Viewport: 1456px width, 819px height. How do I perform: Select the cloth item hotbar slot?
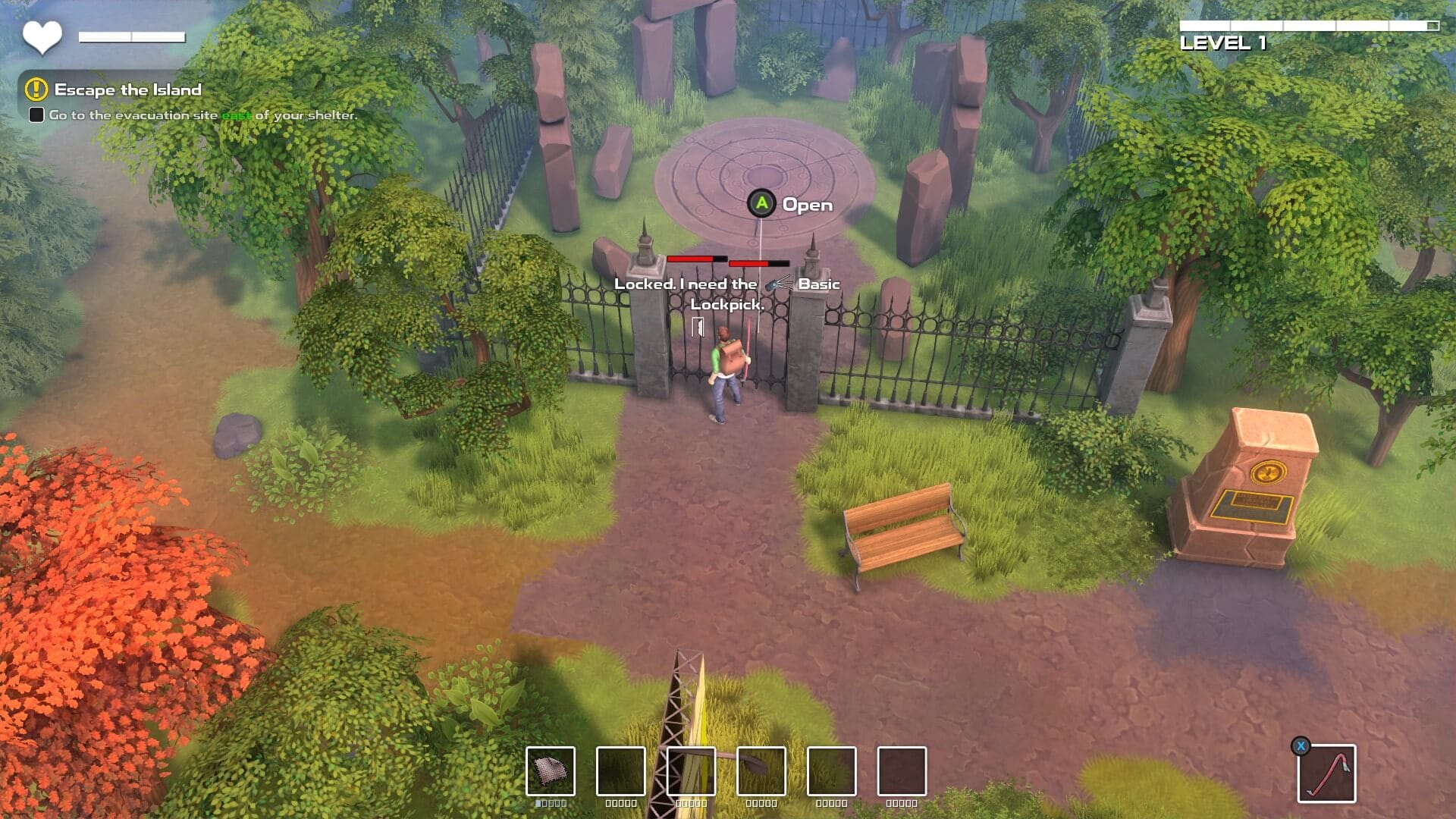pos(551,771)
